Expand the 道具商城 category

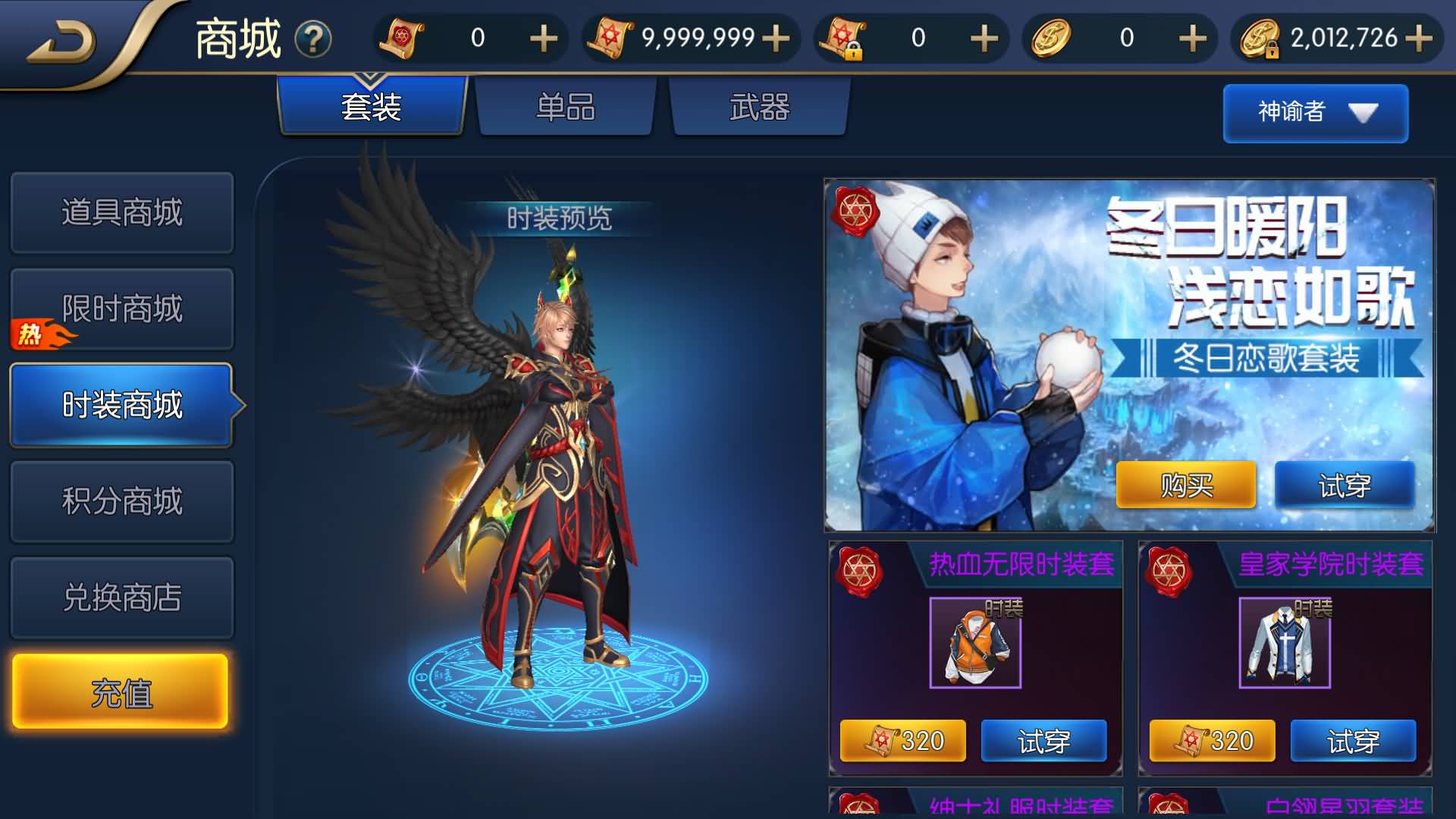(121, 213)
